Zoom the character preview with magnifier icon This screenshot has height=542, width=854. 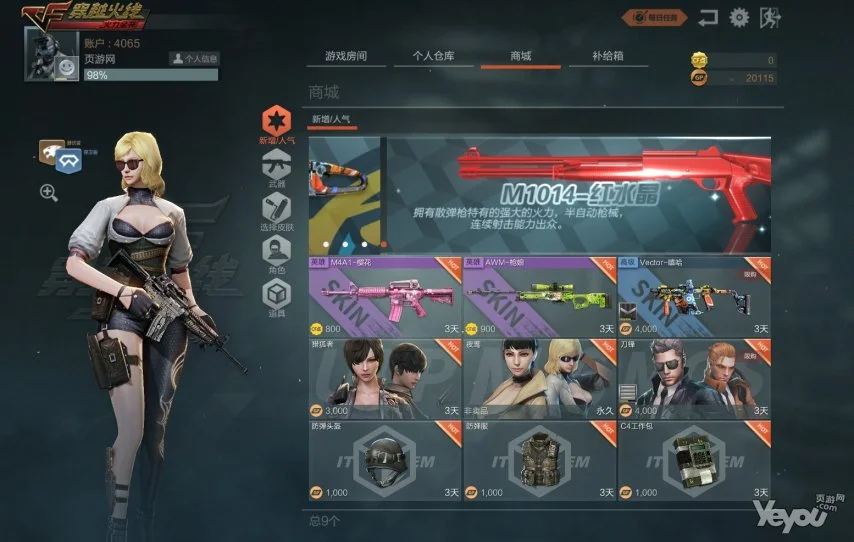(x=48, y=193)
